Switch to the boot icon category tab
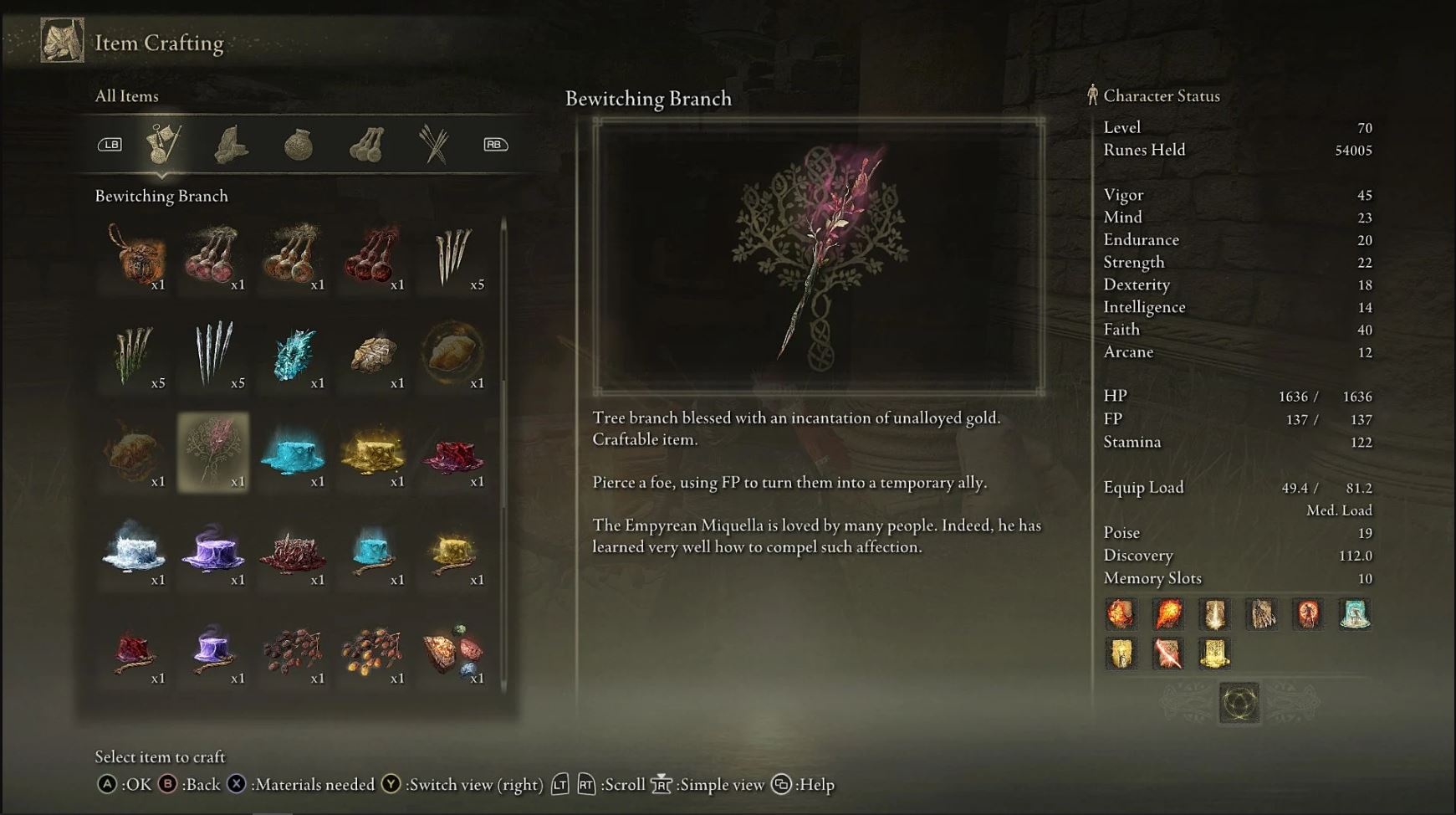 [231, 144]
